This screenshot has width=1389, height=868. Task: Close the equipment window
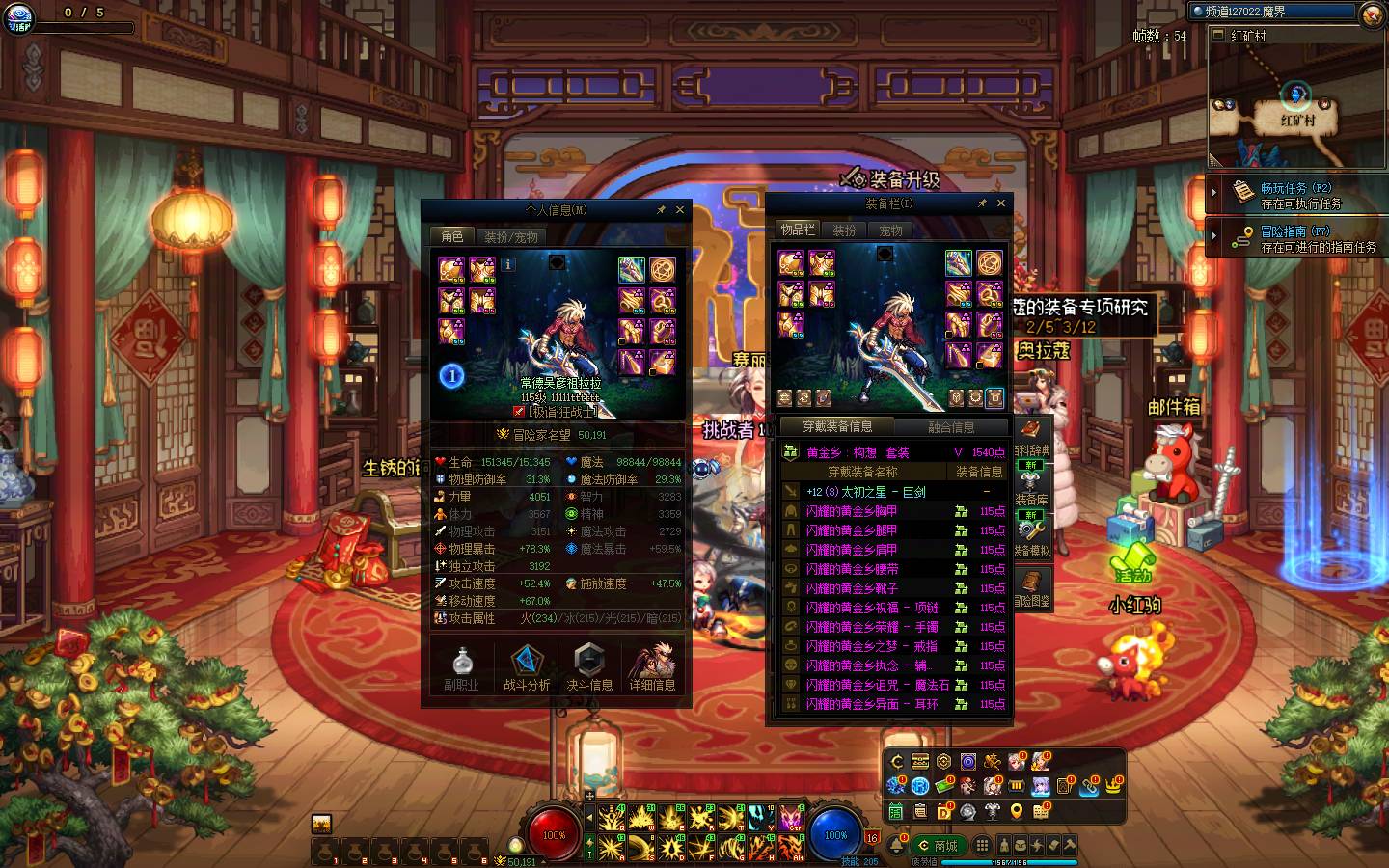[1001, 203]
